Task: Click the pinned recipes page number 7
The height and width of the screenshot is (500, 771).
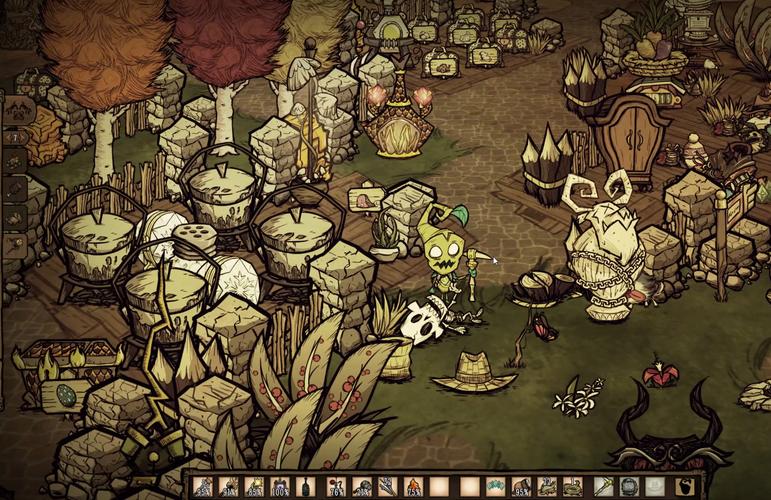Action: [17, 135]
